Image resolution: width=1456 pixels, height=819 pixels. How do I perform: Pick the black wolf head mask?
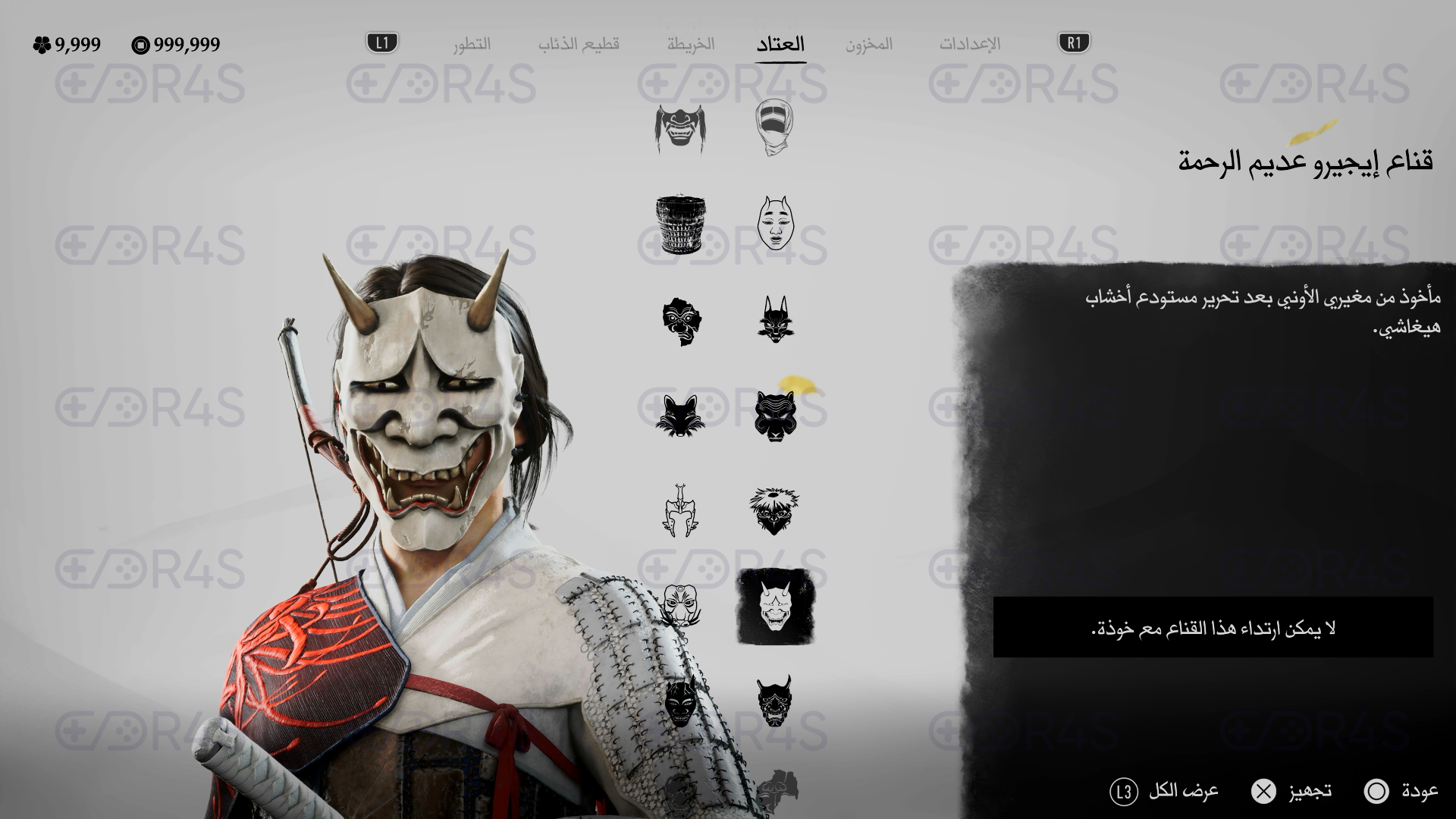680,415
